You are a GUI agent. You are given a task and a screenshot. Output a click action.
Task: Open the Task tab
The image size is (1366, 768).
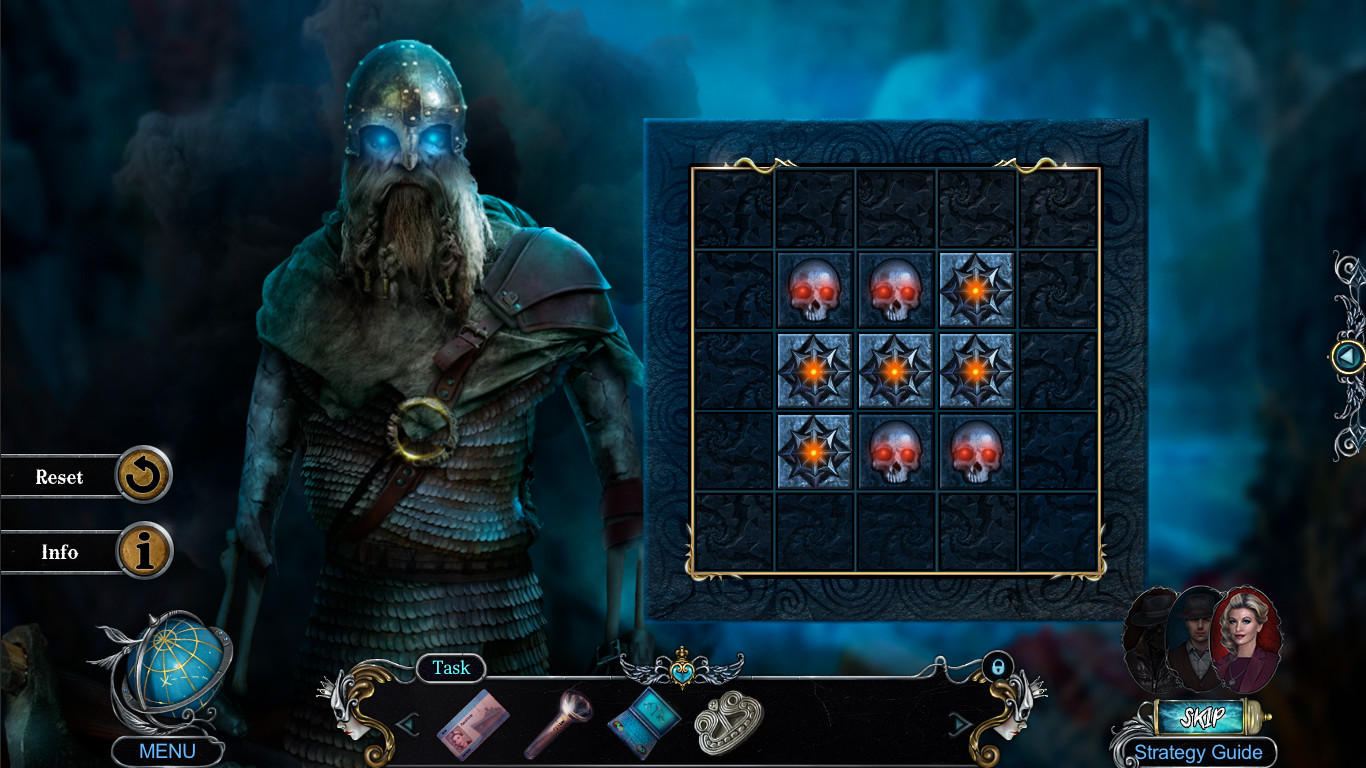point(450,668)
